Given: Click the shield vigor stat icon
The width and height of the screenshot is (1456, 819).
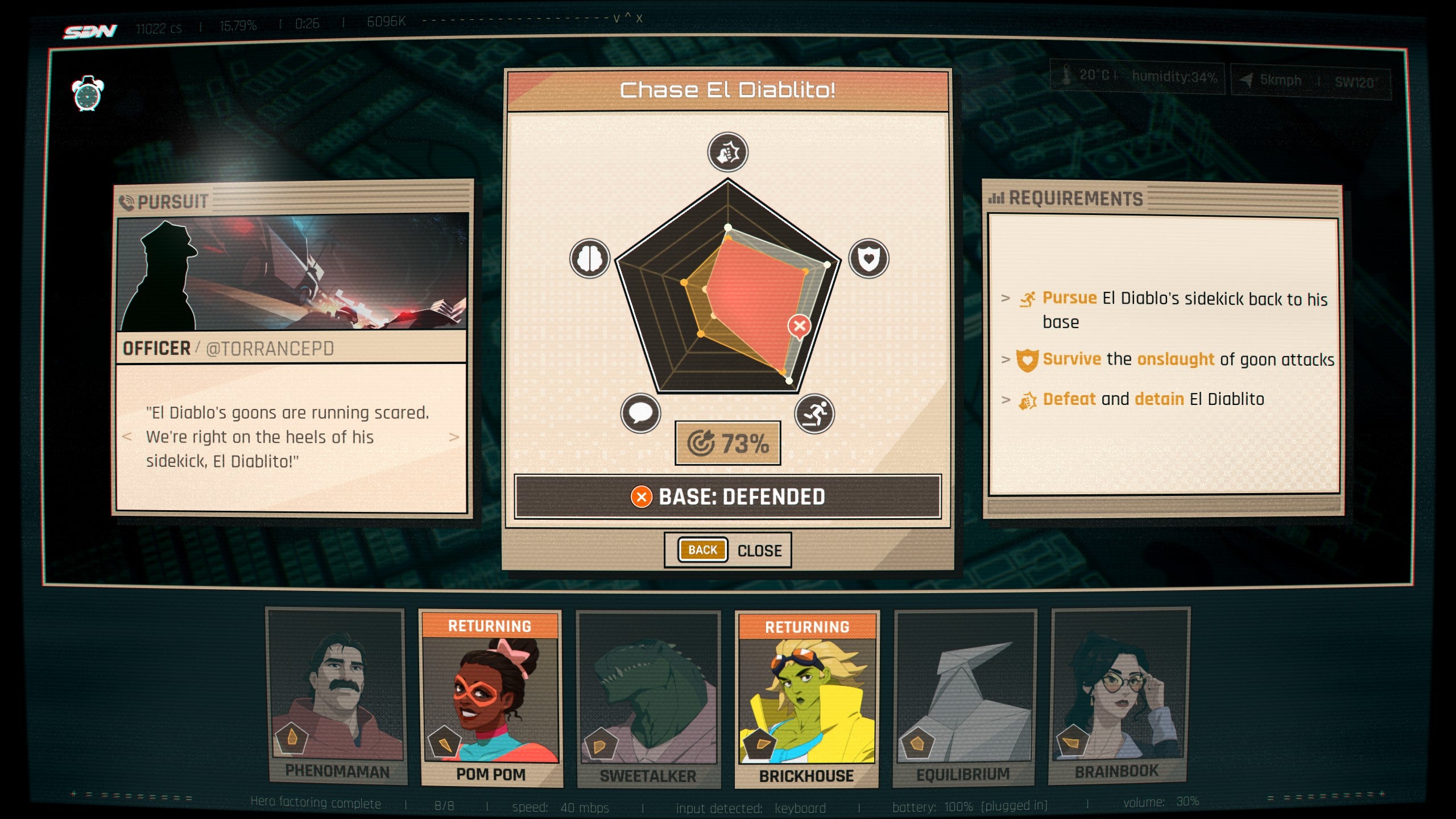Looking at the screenshot, I should point(868,259).
